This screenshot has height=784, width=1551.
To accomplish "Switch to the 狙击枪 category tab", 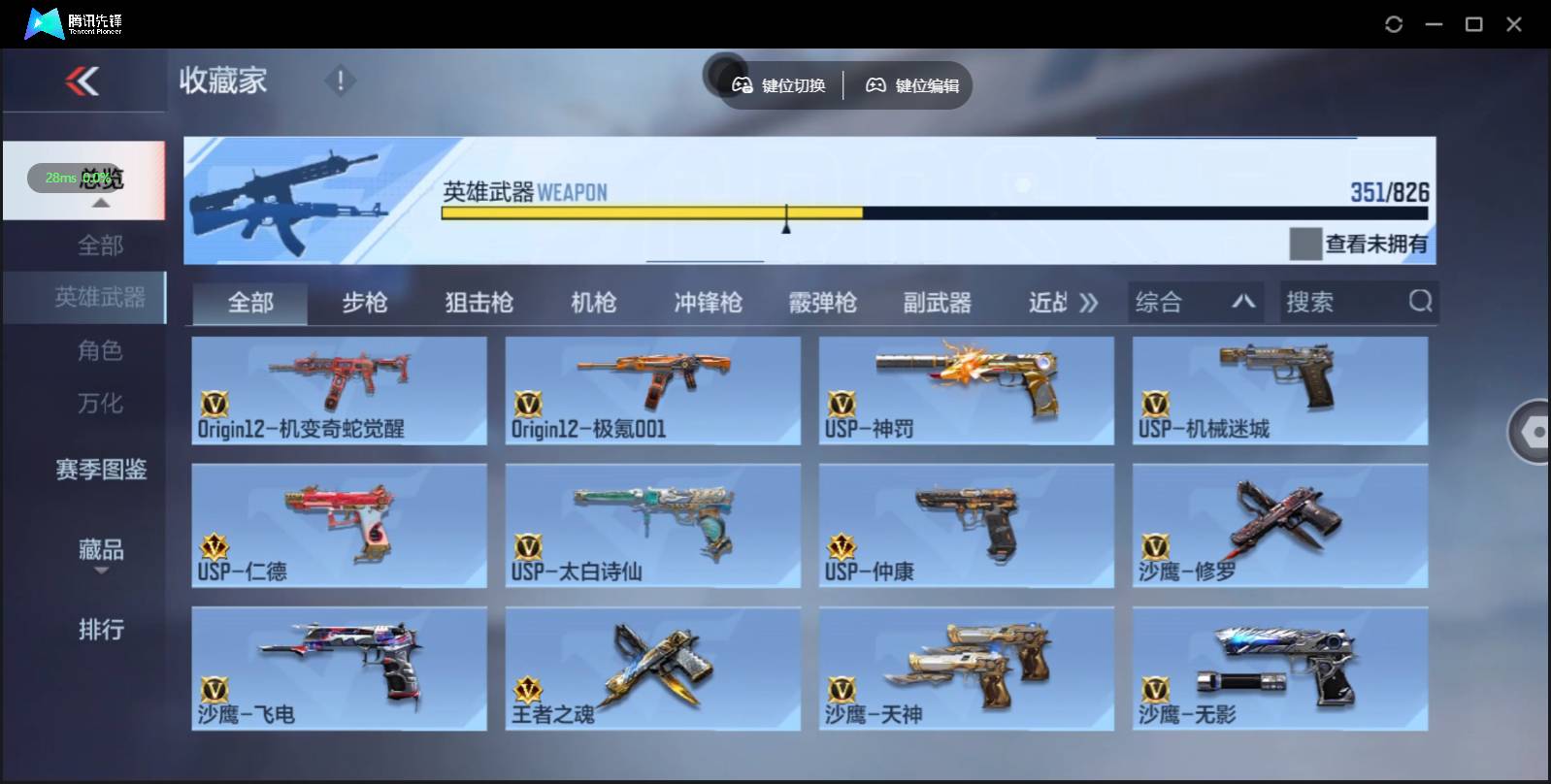I will tap(477, 302).
